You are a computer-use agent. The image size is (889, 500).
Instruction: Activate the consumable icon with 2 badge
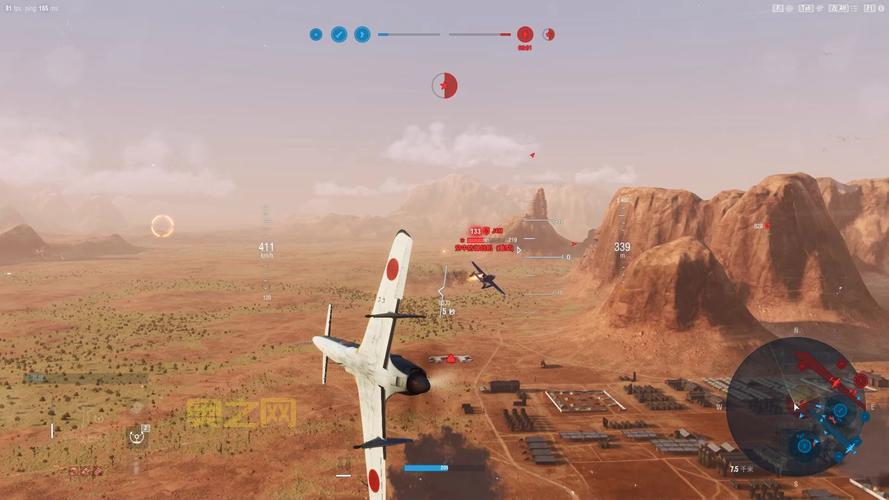(137, 435)
